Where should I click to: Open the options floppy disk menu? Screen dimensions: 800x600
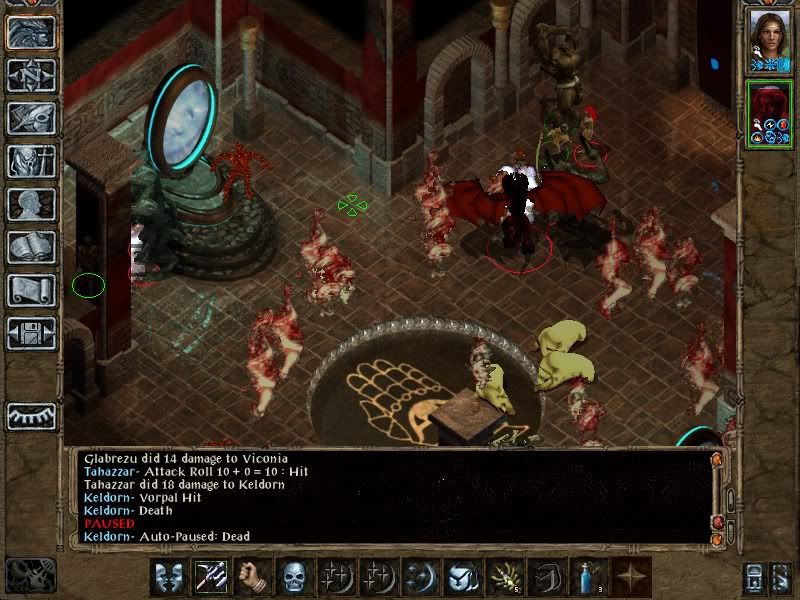[x=31, y=333]
